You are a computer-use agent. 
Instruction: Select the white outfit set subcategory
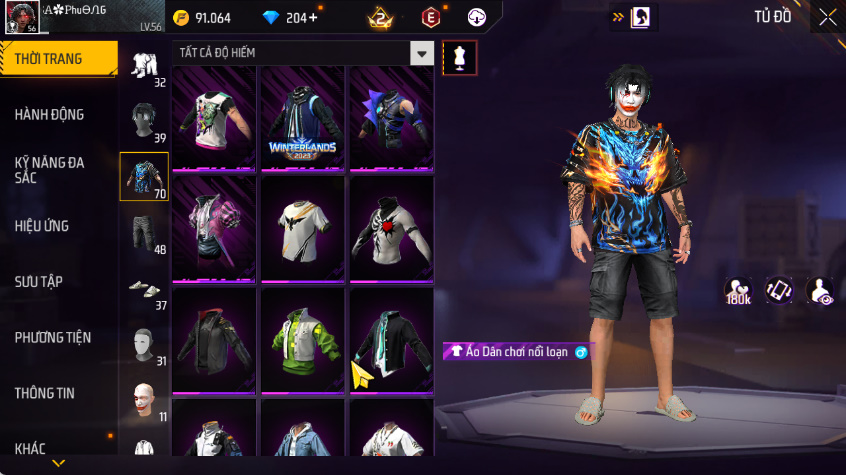point(142,64)
